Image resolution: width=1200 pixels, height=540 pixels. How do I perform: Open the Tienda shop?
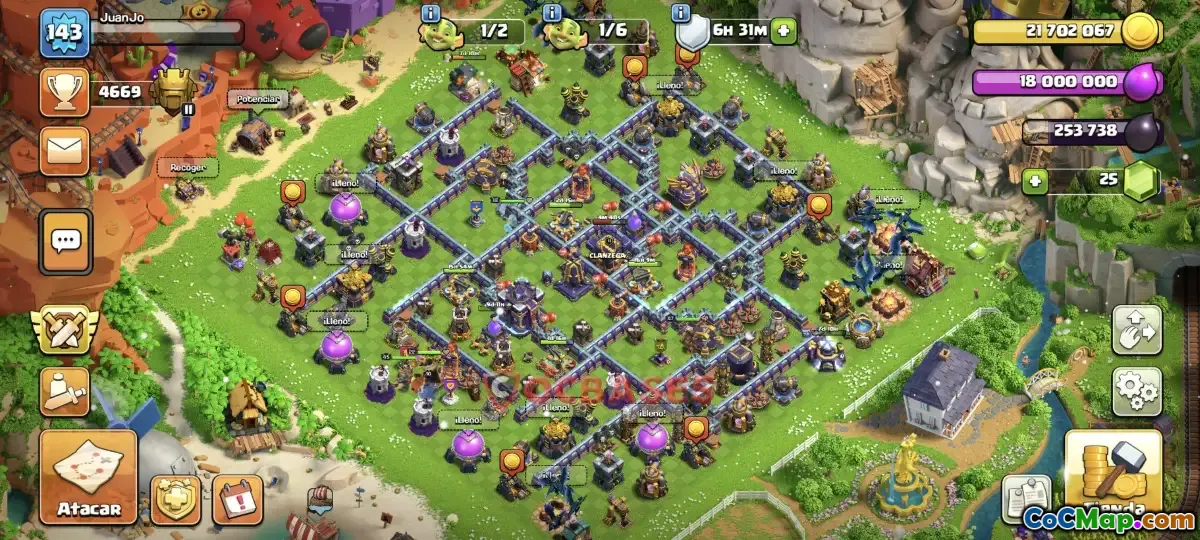point(1113,478)
